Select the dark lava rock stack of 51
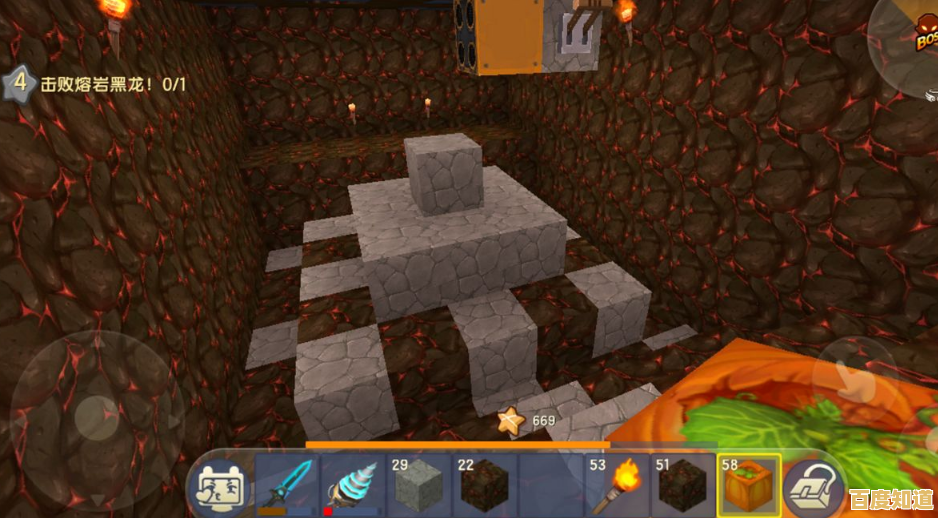The width and height of the screenshot is (938, 518). pos(682,485)
